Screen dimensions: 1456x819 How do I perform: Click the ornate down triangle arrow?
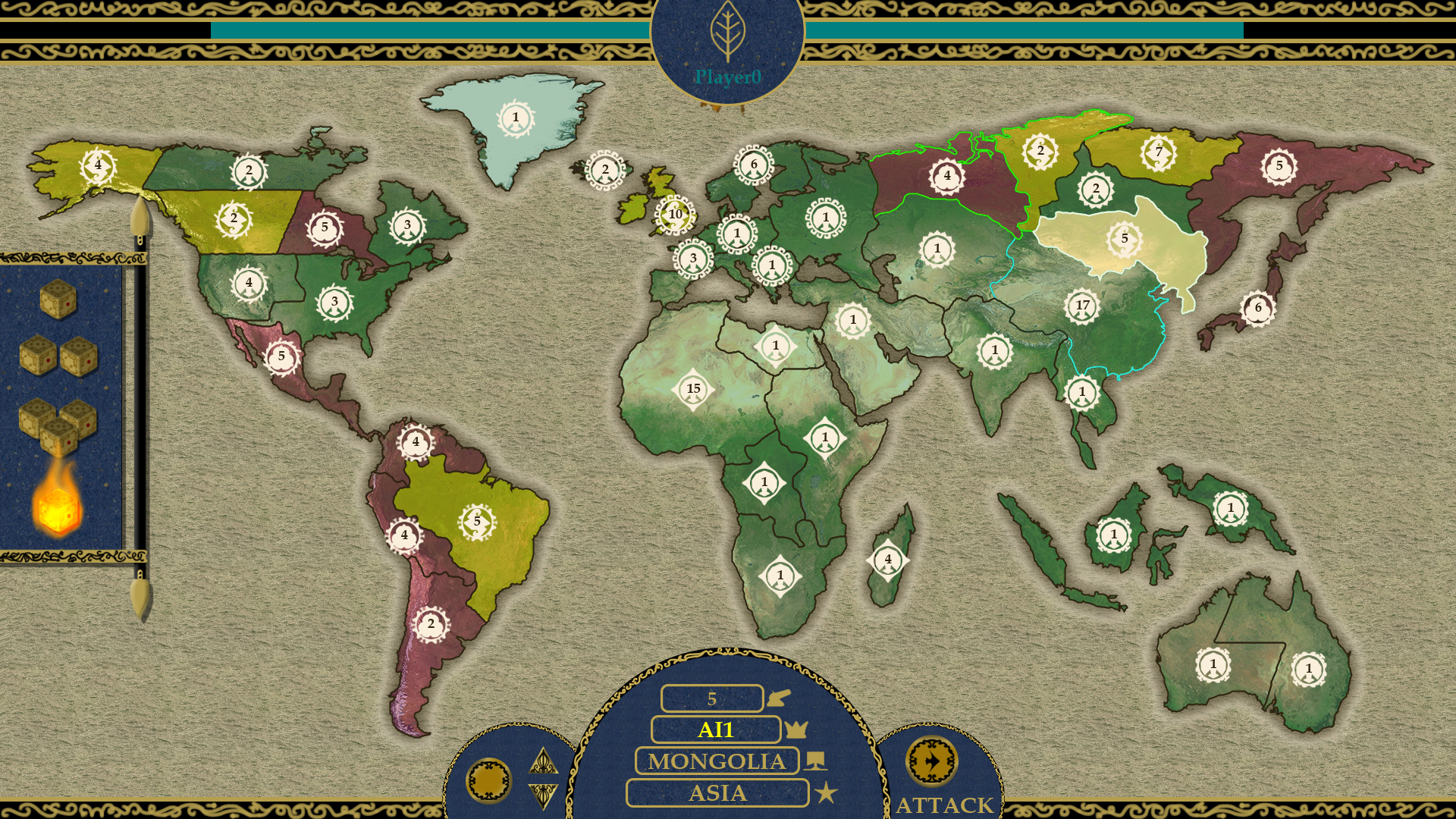[x=543, y=795]
